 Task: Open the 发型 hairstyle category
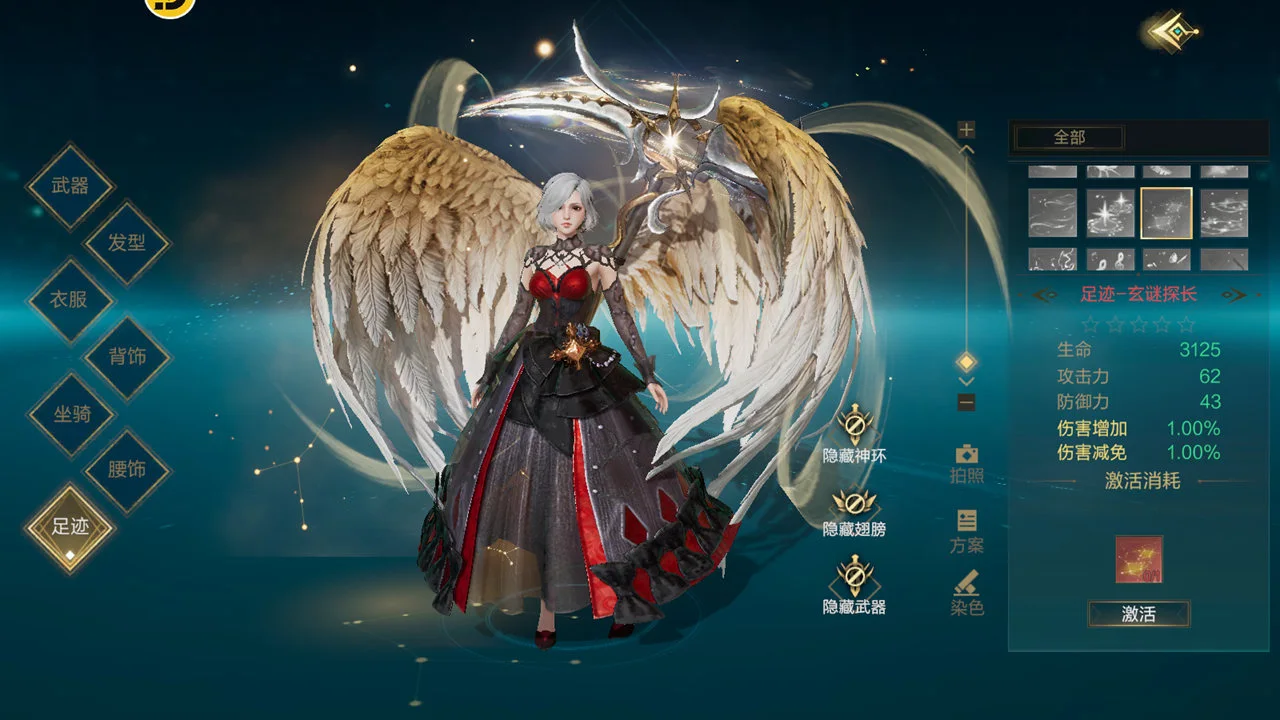point(127,243)
